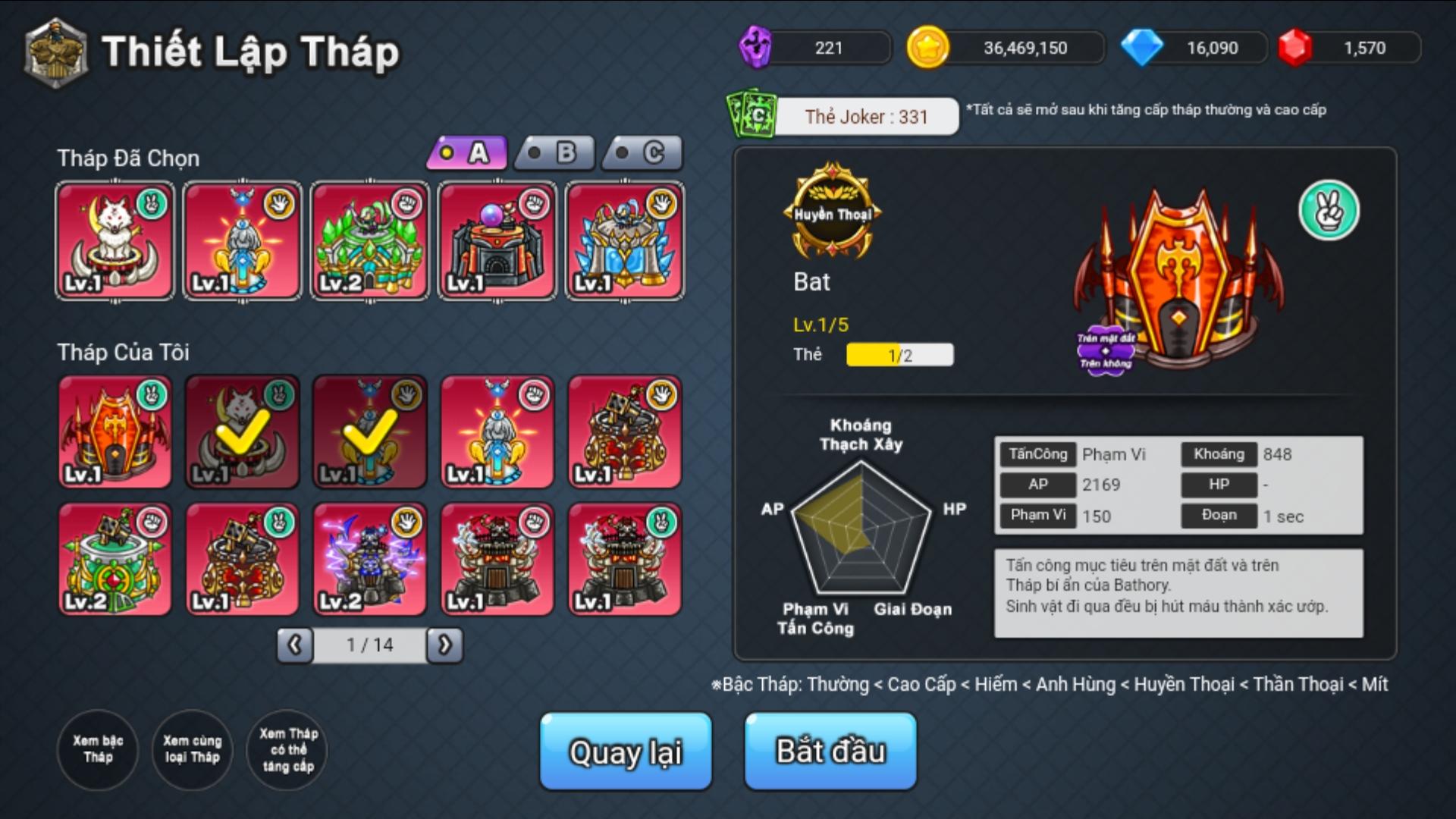Open Xem bậc Tháp view
Image resolution: width=1456 pixels, height=819 pixels.
pos(98,749)
